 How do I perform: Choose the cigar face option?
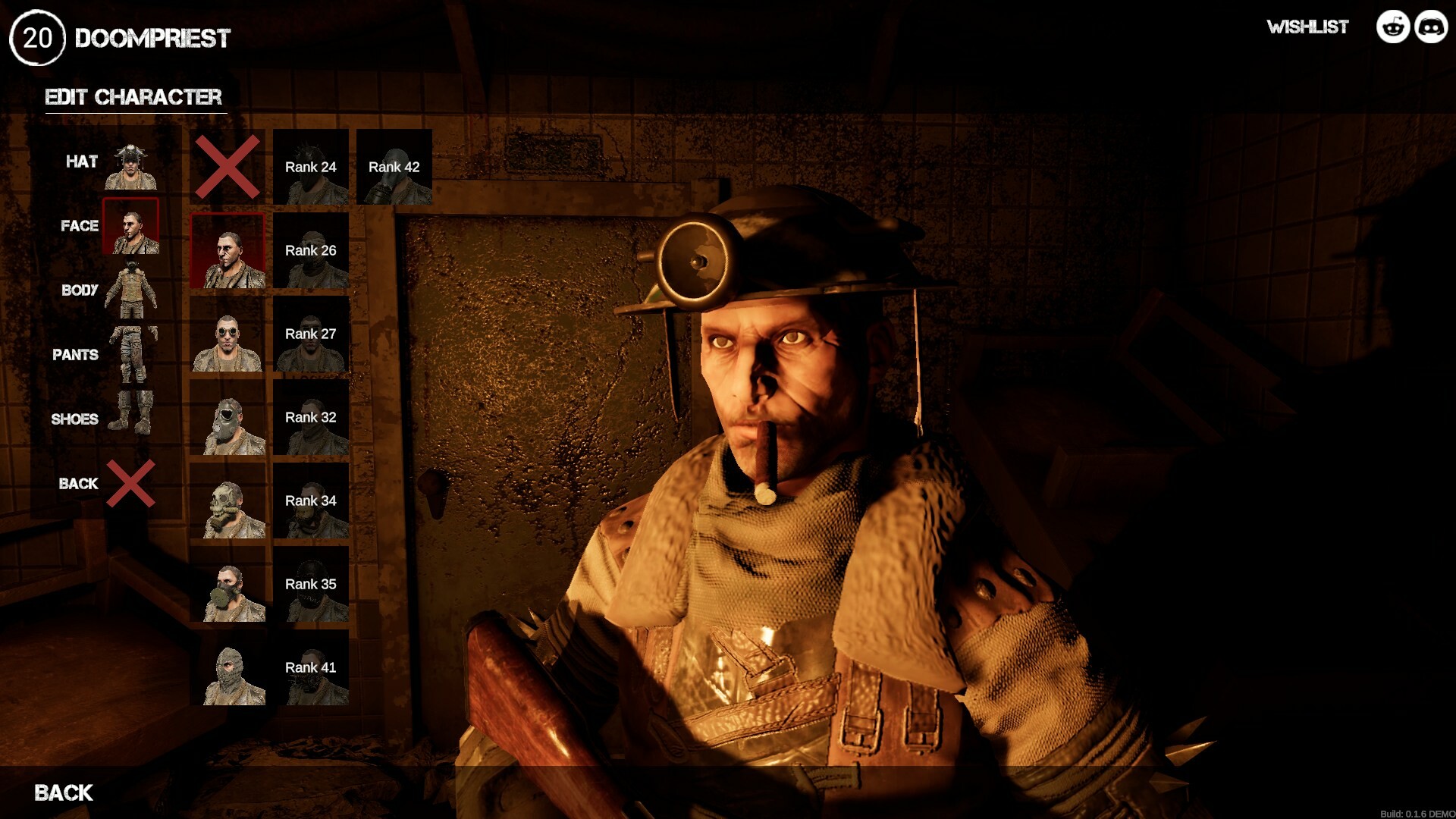click(227, 250)
